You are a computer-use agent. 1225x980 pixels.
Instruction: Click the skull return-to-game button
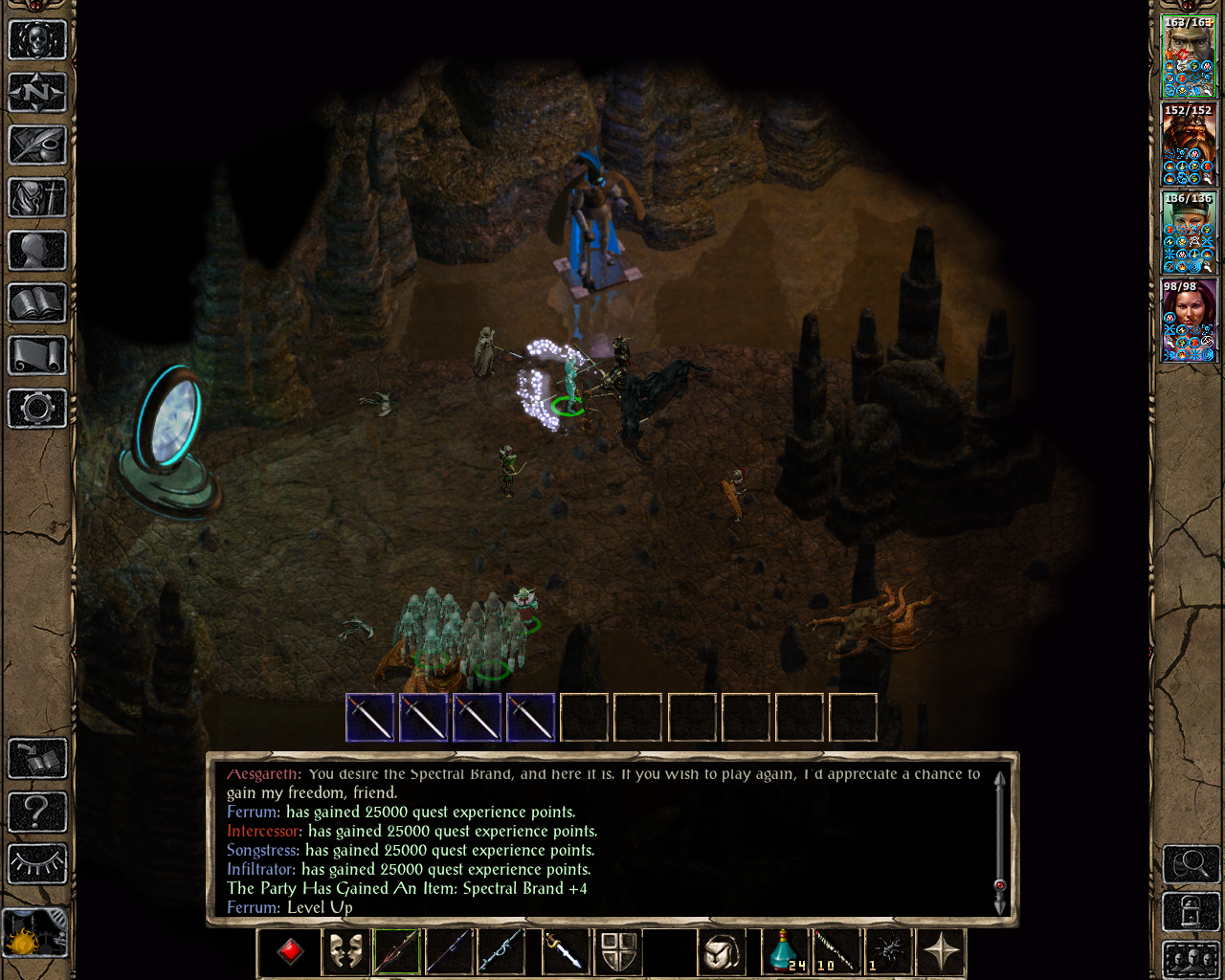point(37,40)
